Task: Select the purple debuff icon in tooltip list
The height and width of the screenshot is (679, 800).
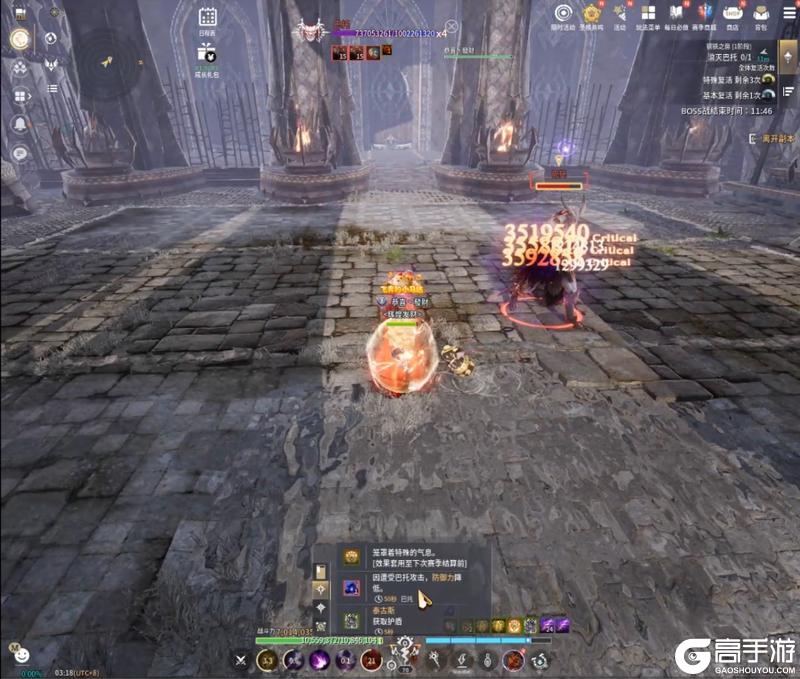Action: click(352, 588)
